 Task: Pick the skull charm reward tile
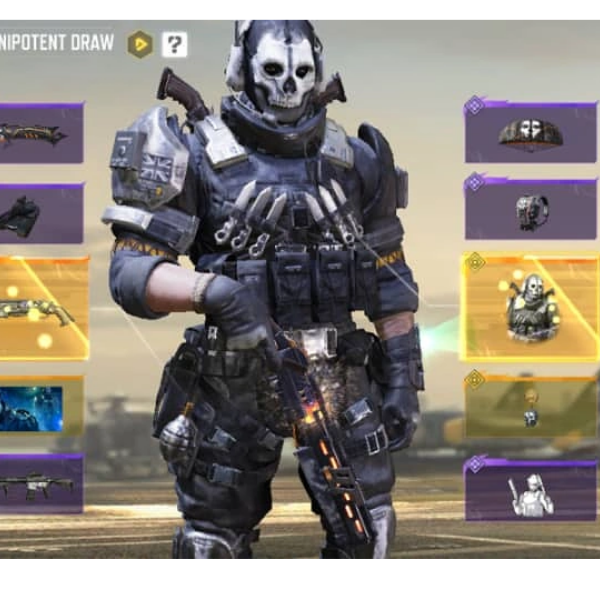(x=530, y=406)
